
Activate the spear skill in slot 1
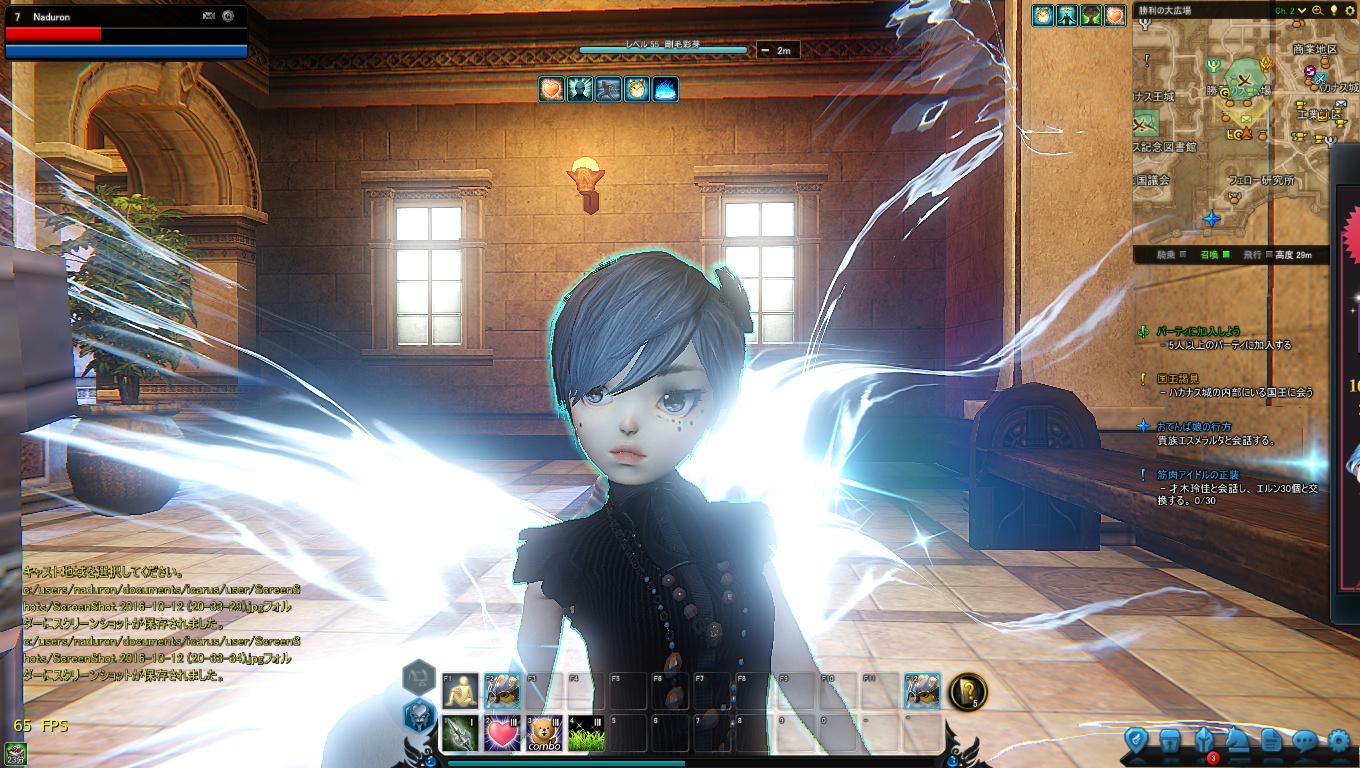tap(460, 734)
